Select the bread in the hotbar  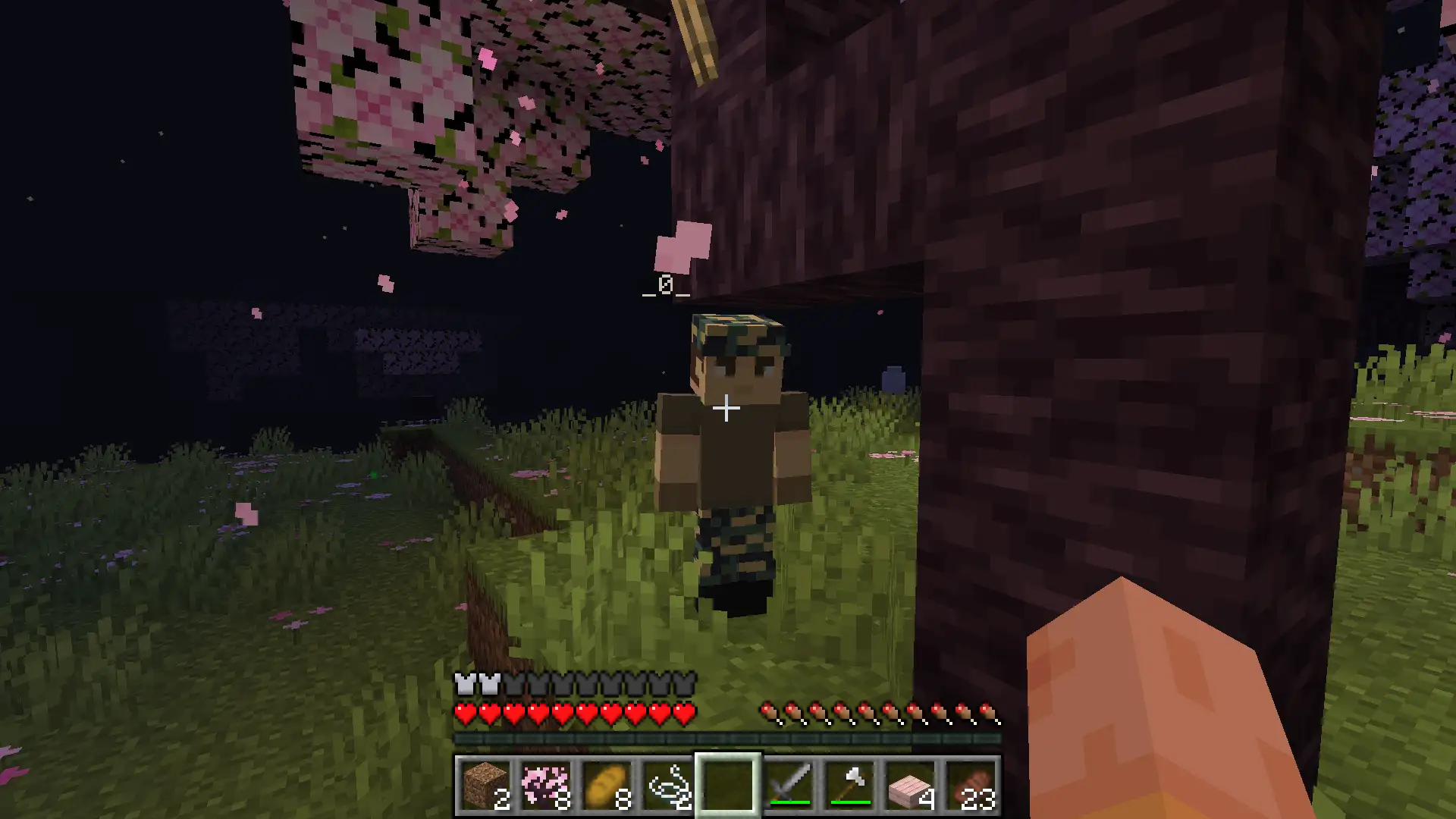tap(606, 785)
